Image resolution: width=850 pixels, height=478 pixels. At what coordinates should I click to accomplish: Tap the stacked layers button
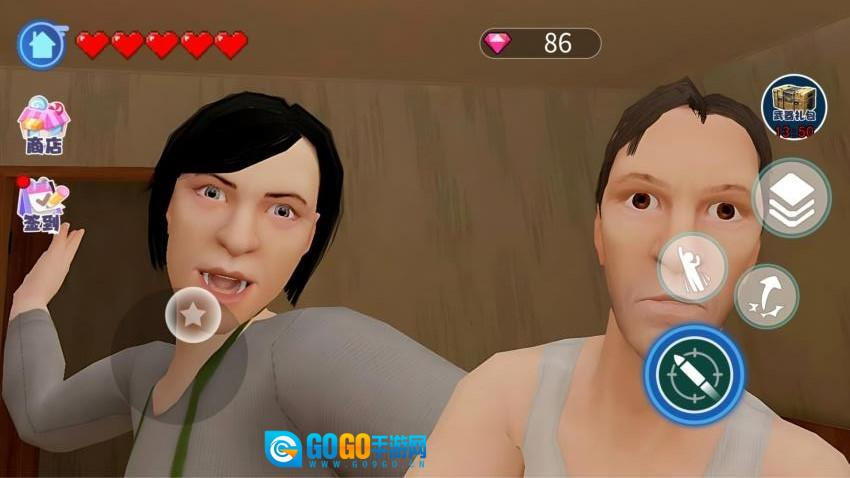(x=791, y=197)
